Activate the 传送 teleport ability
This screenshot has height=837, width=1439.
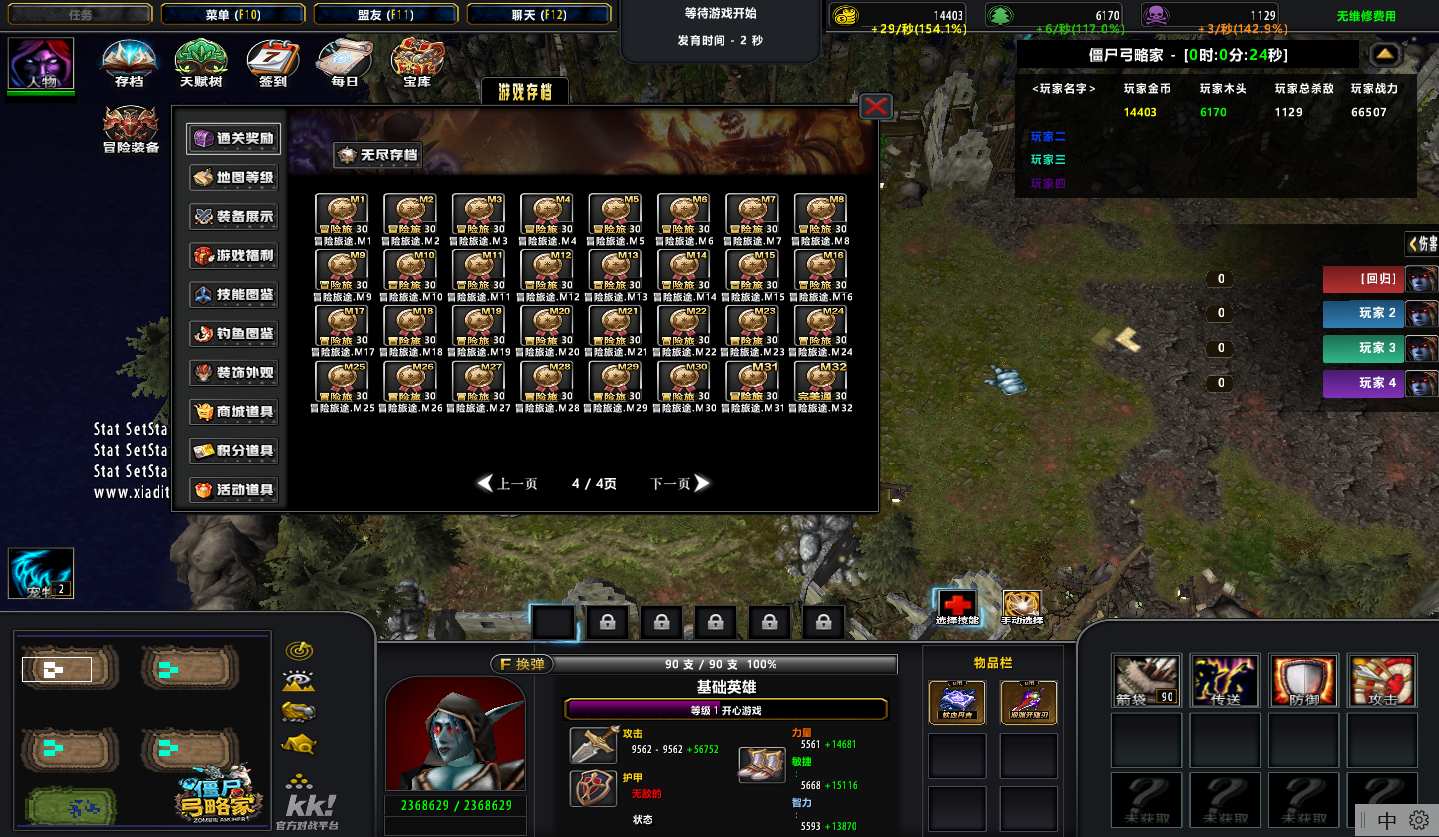point(1225,681)
